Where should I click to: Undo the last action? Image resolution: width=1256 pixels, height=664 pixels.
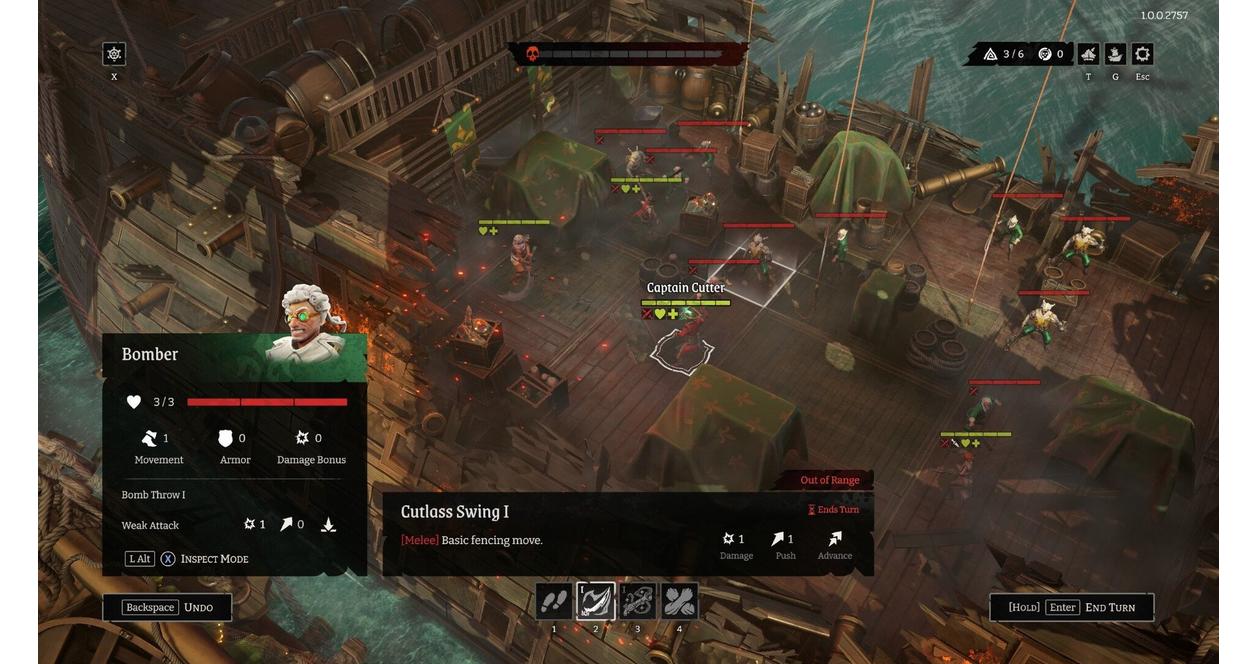[168, 607]
